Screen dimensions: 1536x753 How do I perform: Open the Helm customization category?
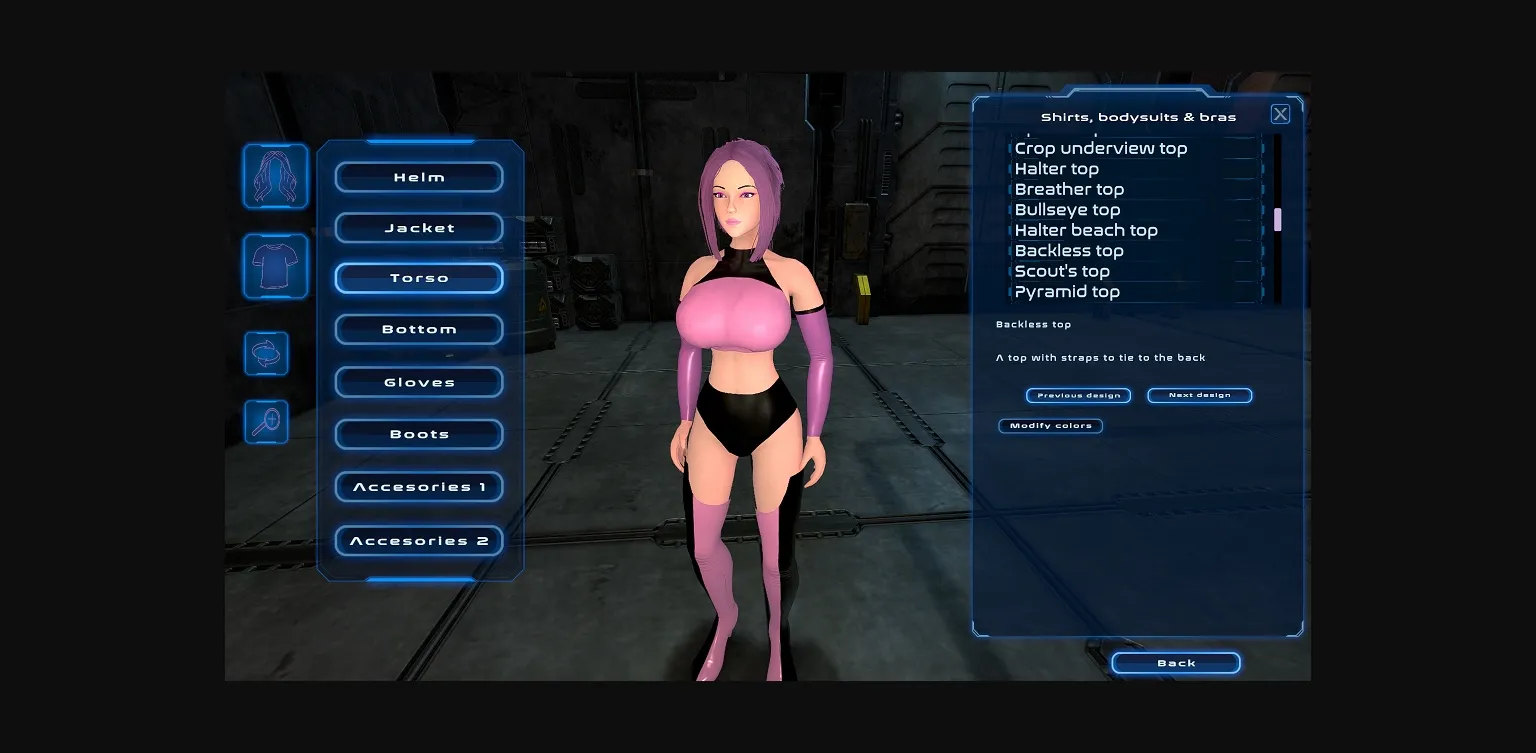click(419, 177)
